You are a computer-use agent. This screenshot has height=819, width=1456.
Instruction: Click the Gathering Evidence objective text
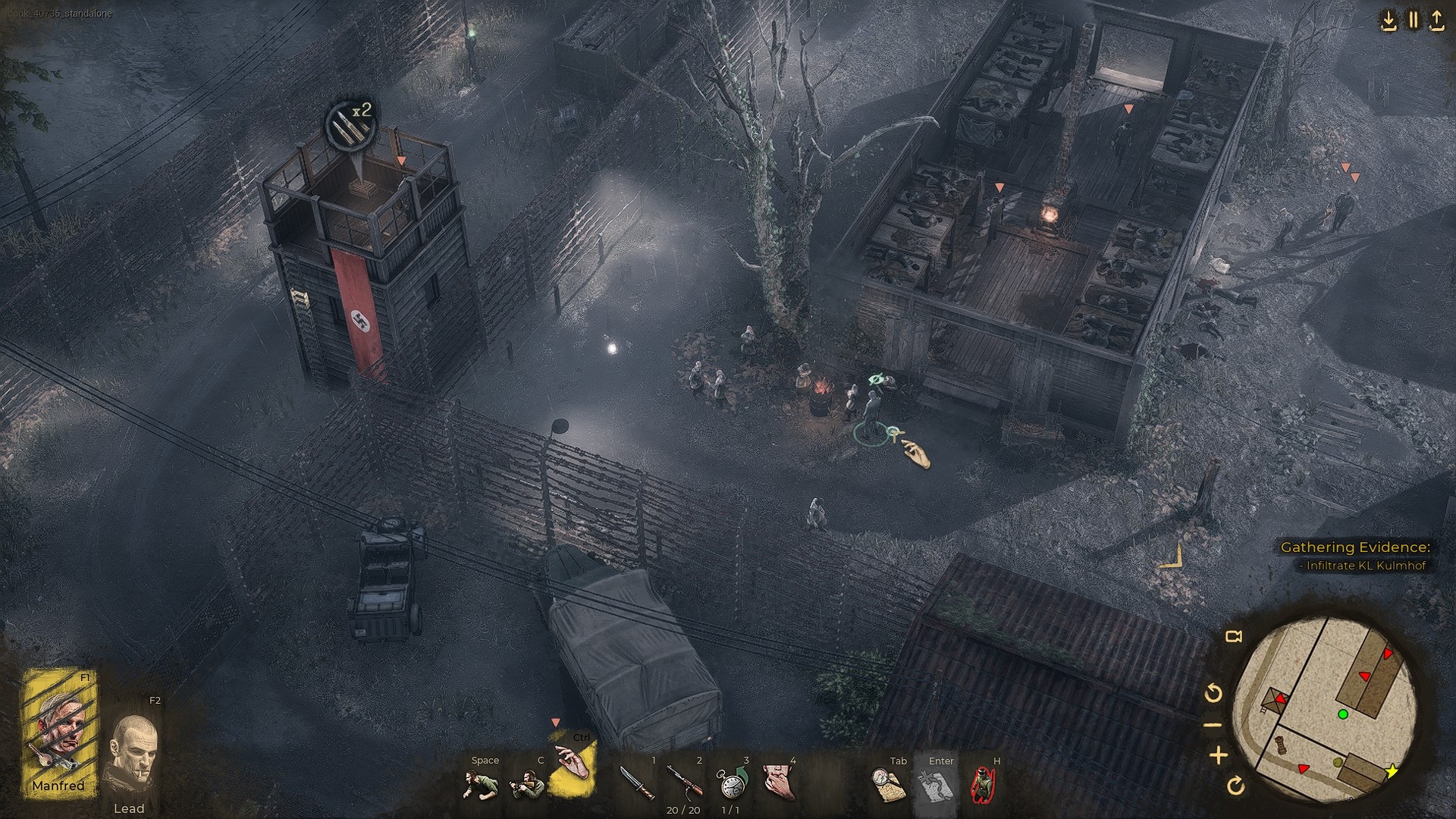[1356, 547]
